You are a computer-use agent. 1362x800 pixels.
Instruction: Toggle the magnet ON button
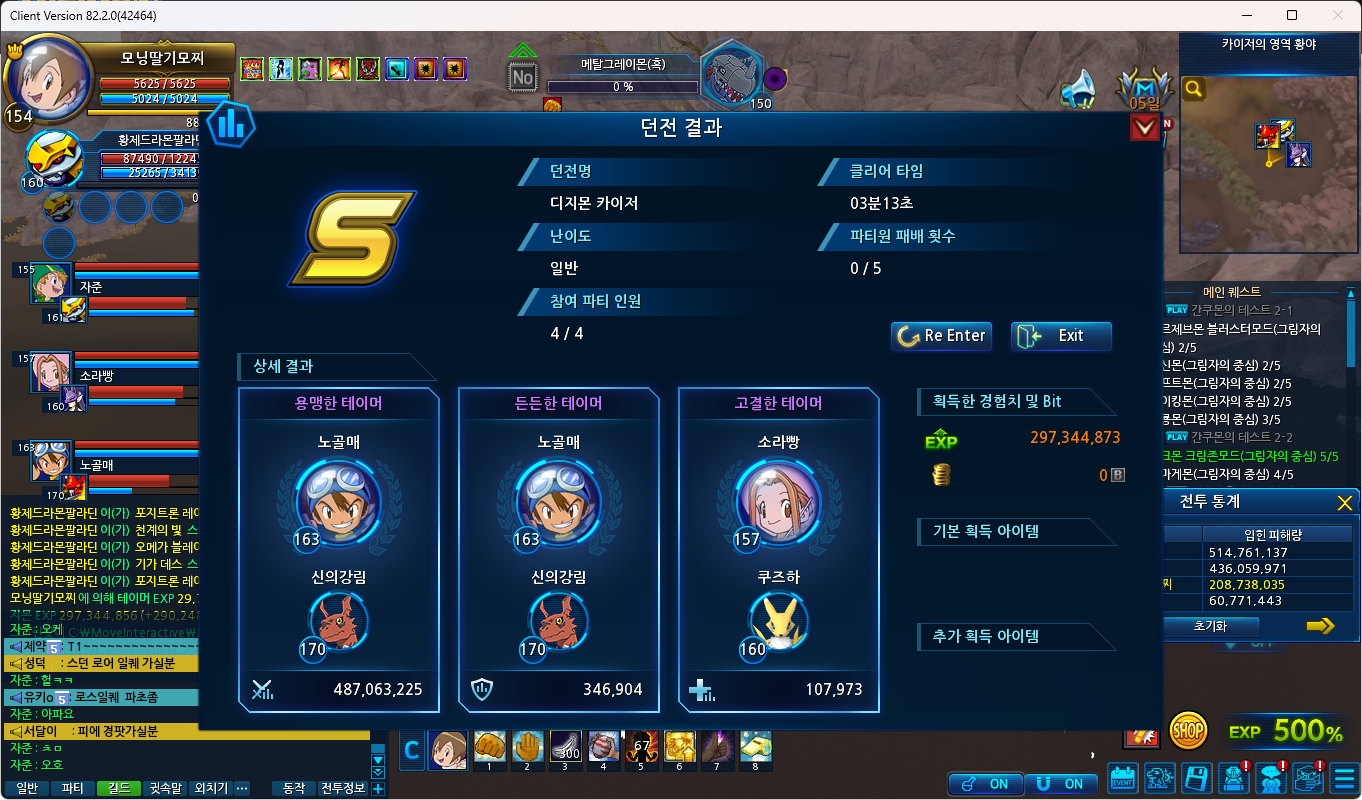(1062, 783)
